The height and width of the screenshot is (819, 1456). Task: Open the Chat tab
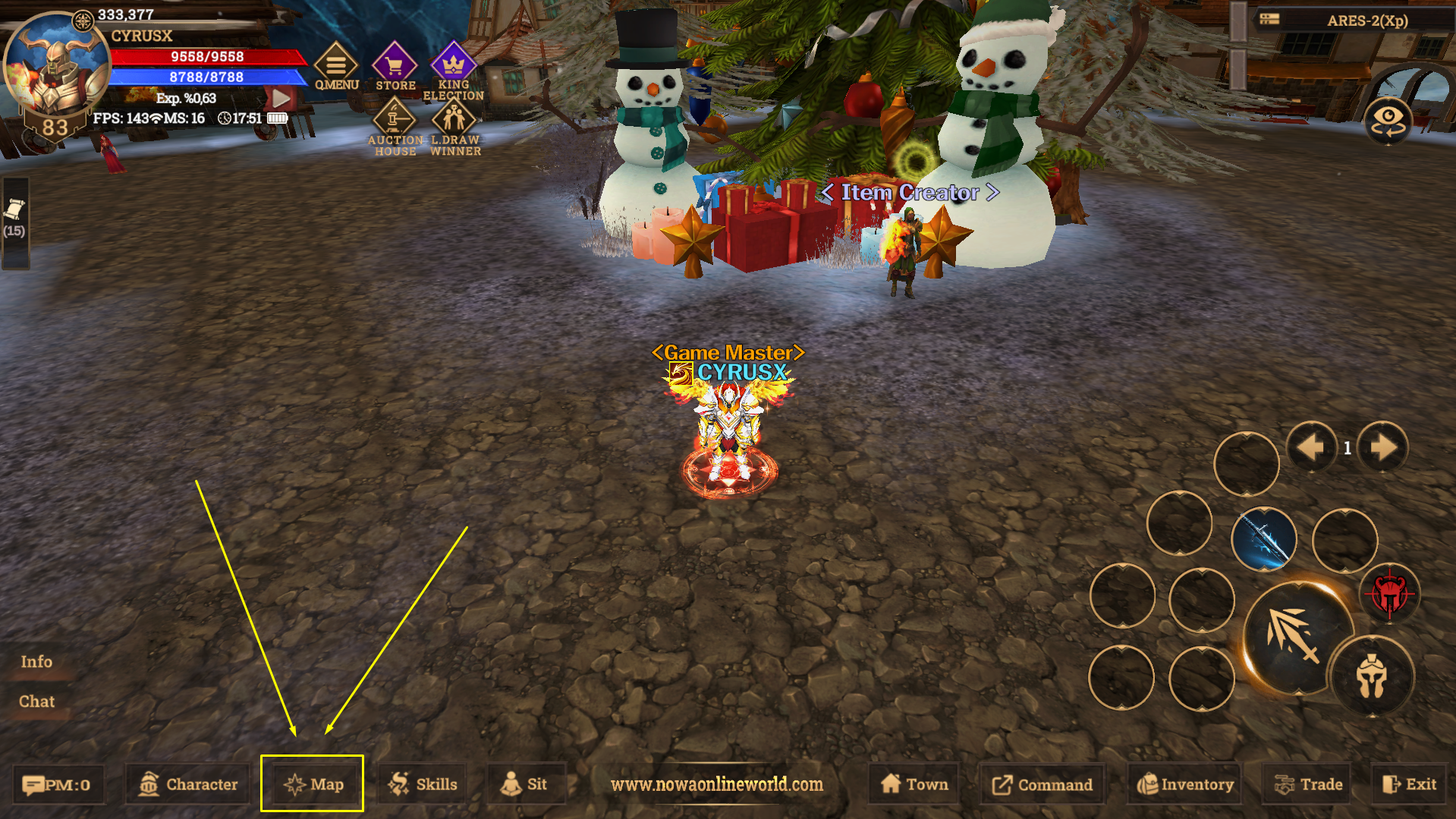pos(36,701)
